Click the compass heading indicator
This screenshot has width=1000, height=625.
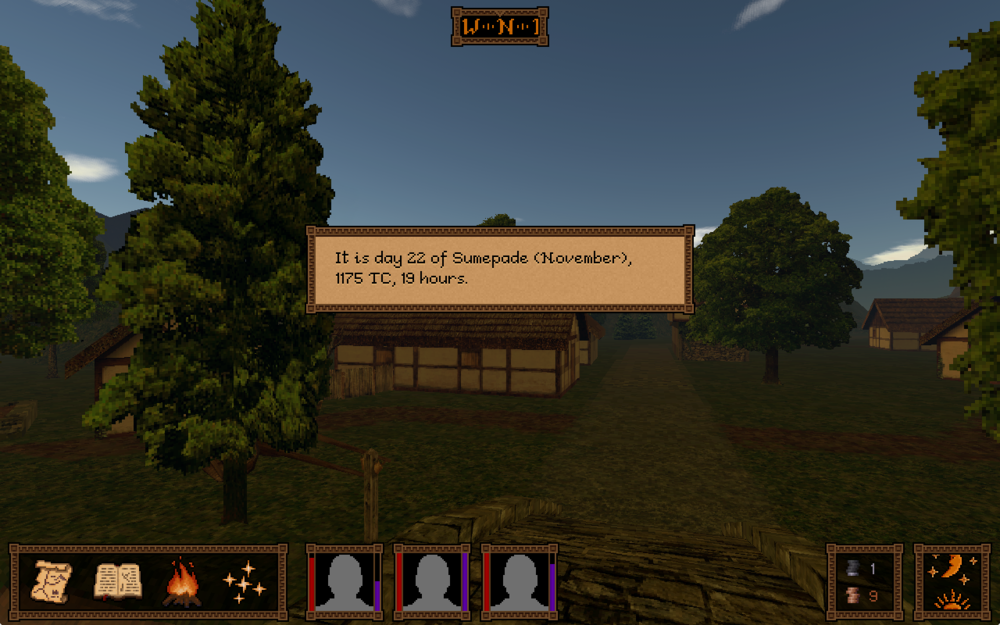500,27
